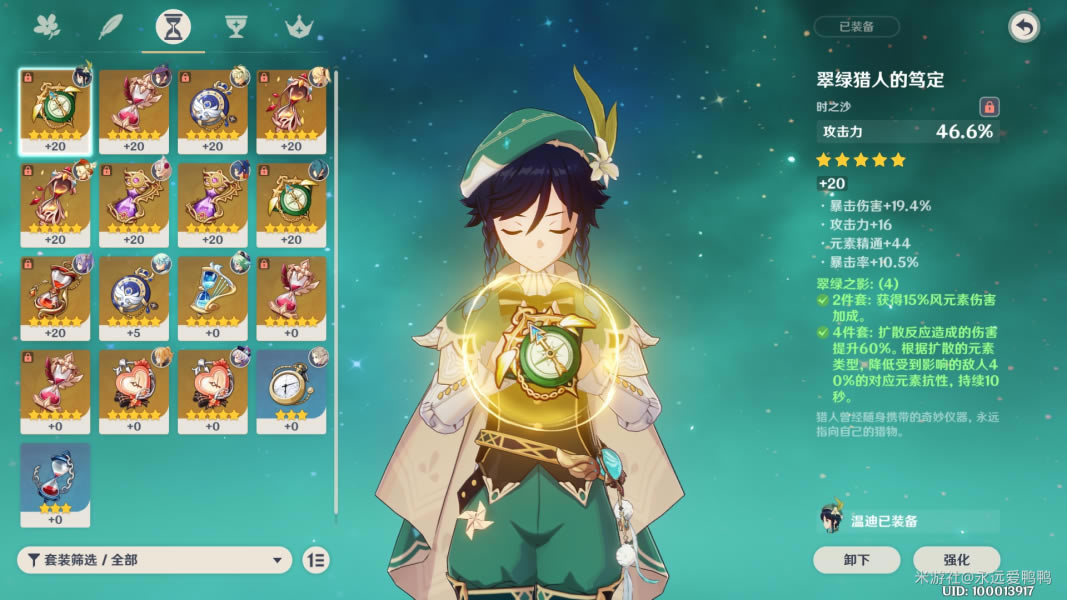Screen dimensions: 1067x600
Task: Click the 已装备 equipped label pill
Action: click(856, 27)
